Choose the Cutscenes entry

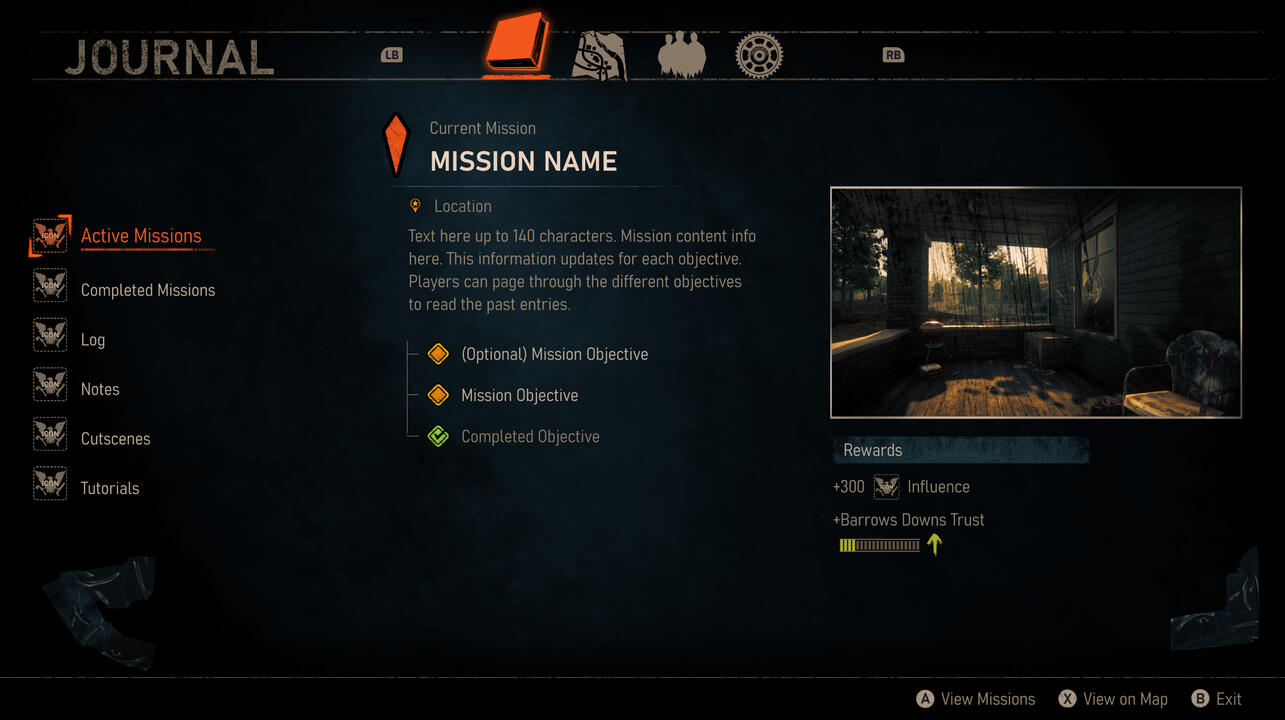coord(115,439)
